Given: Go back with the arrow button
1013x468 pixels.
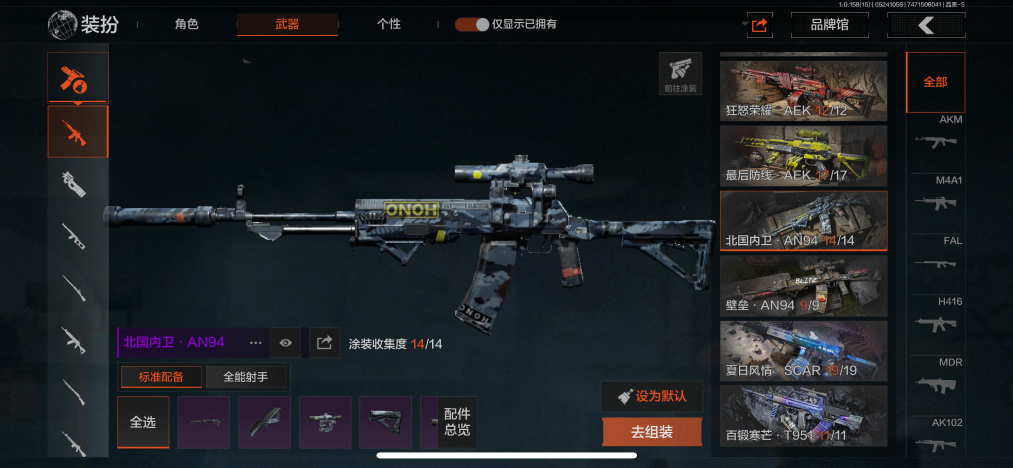Looking at the screenshot, I should point(926,25).
